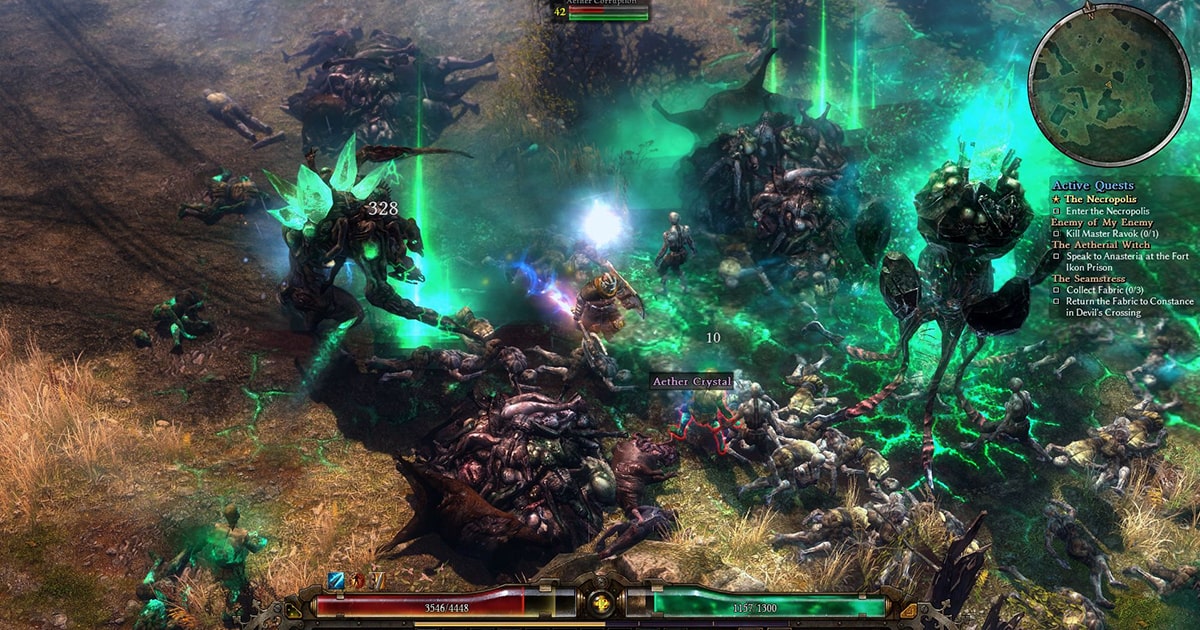This screenshot has width=1200, height=630.
Task: Click the blue blade buff icon
Action: [x=336, y=581]
